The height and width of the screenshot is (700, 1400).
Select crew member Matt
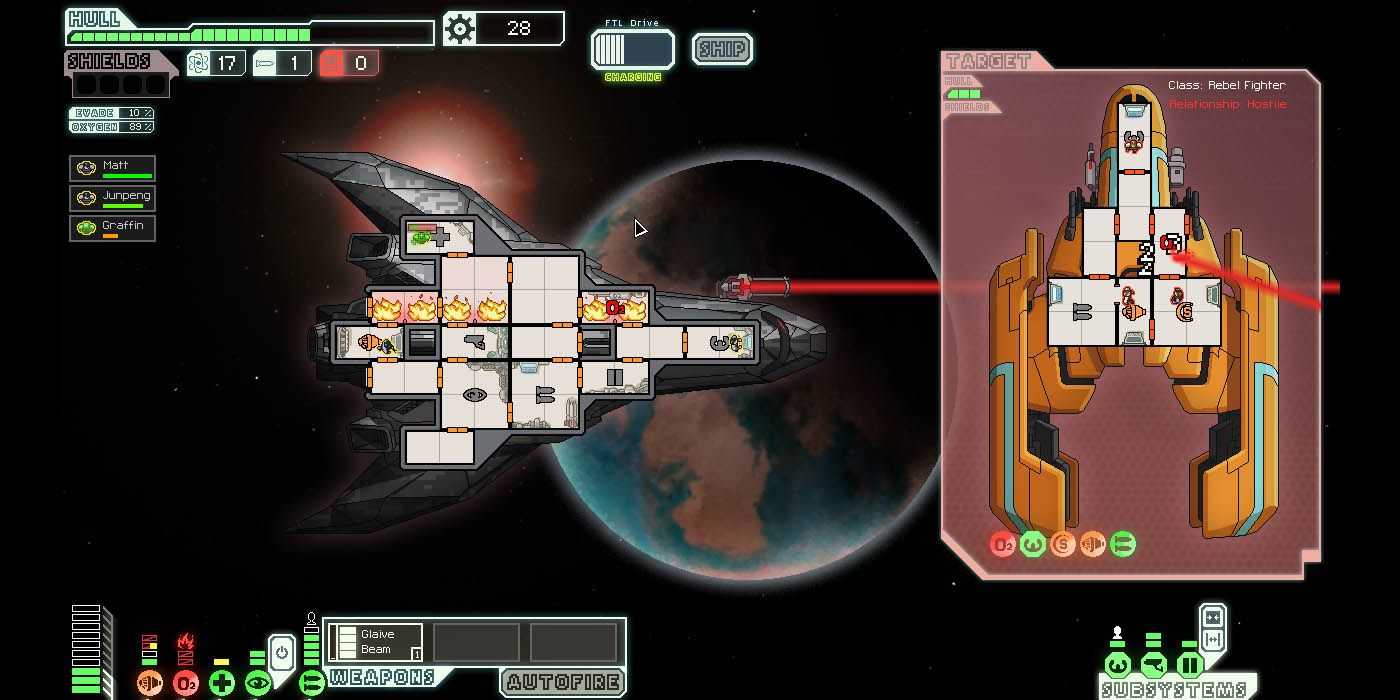click(112, 168)
